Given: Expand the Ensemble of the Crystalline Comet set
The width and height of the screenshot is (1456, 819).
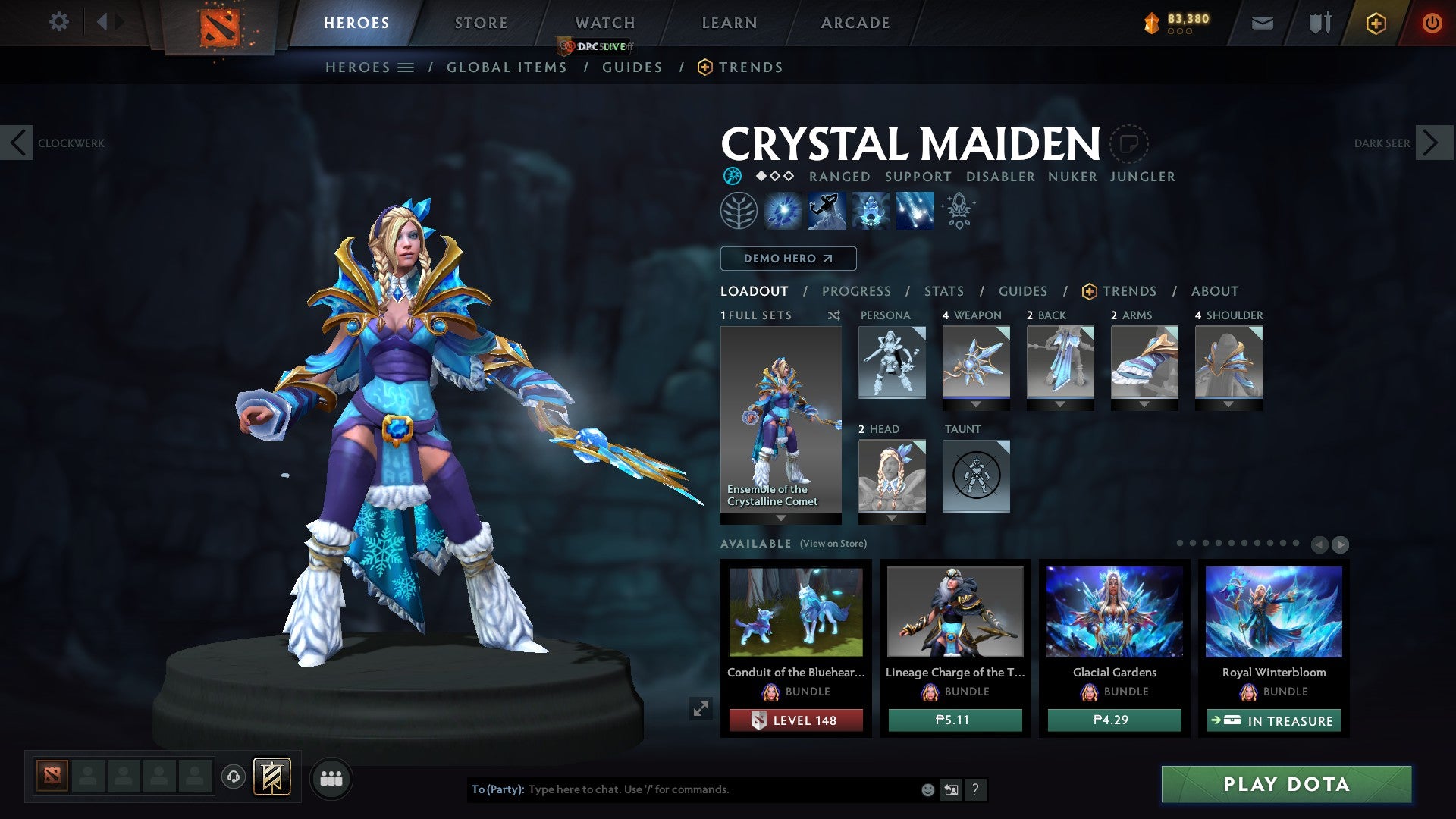Looking at the screenshot, I should pos(780,517).
